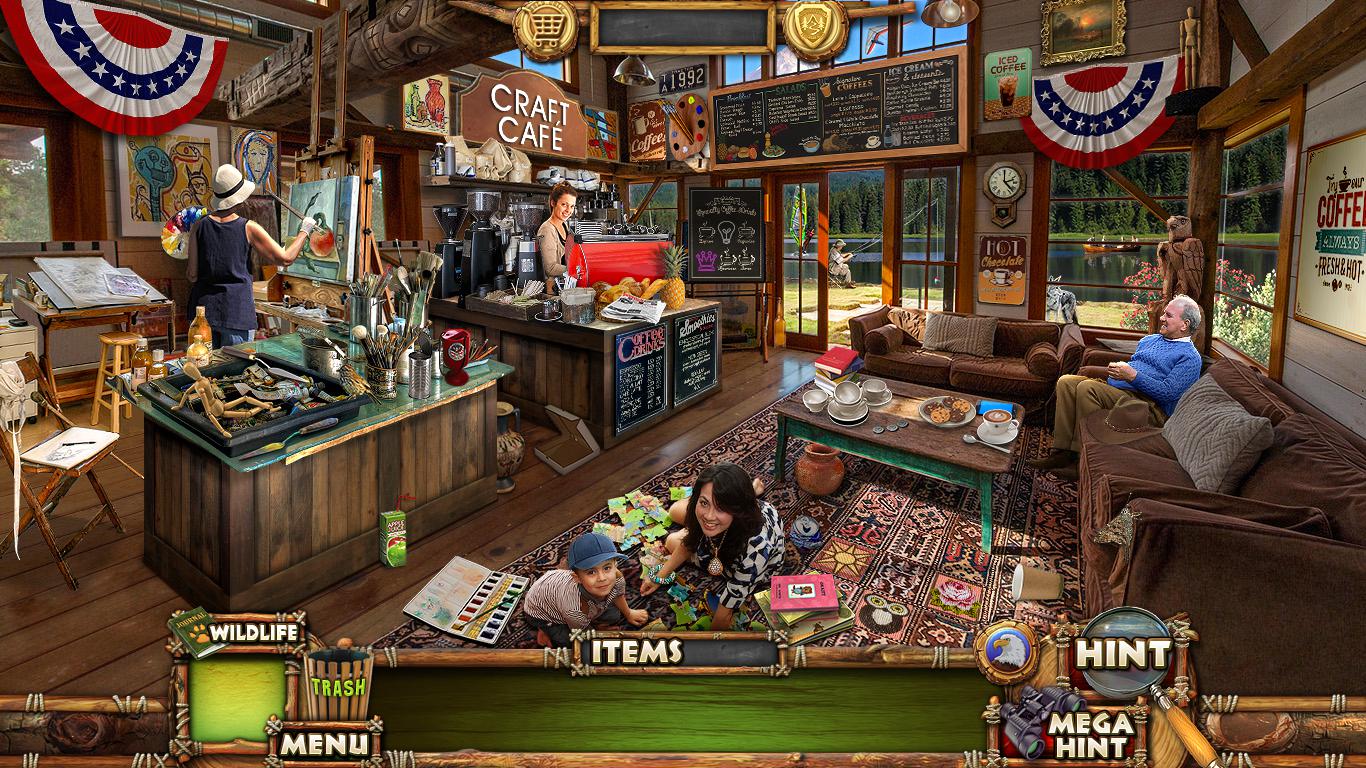Use the Hint magnifying glass
This screenshot has height=768, width=1366.
point(1126,654)
